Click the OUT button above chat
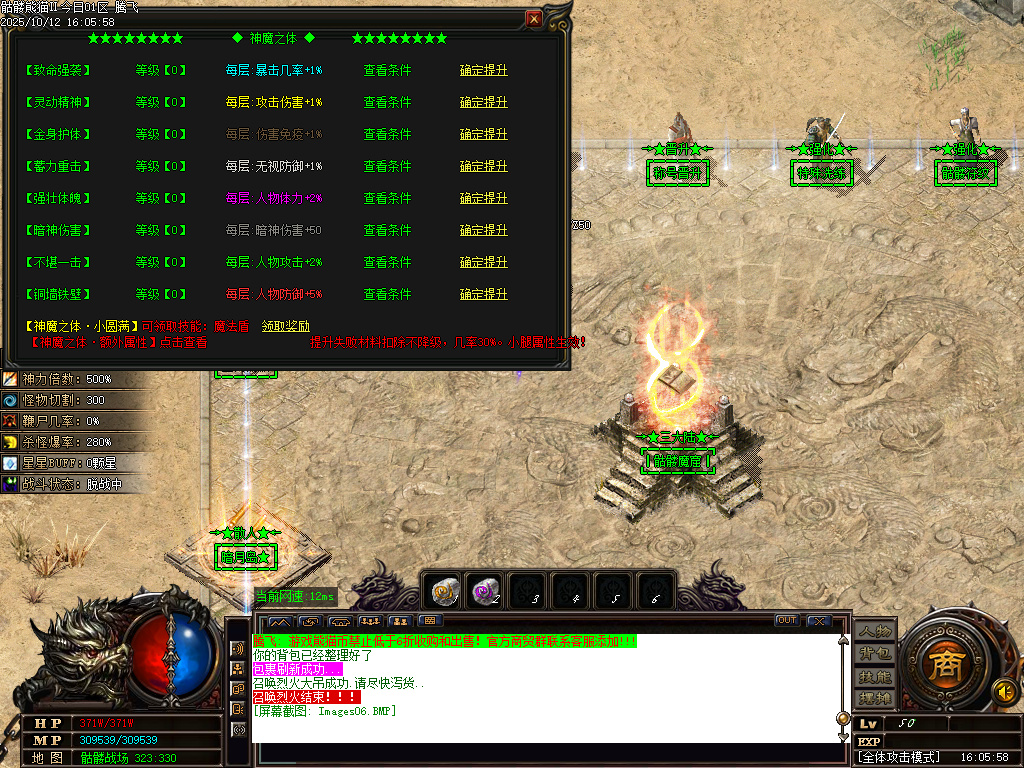The width and height of the screenshot is (1024, 768). pyautogui.click(x=787, y=621)
